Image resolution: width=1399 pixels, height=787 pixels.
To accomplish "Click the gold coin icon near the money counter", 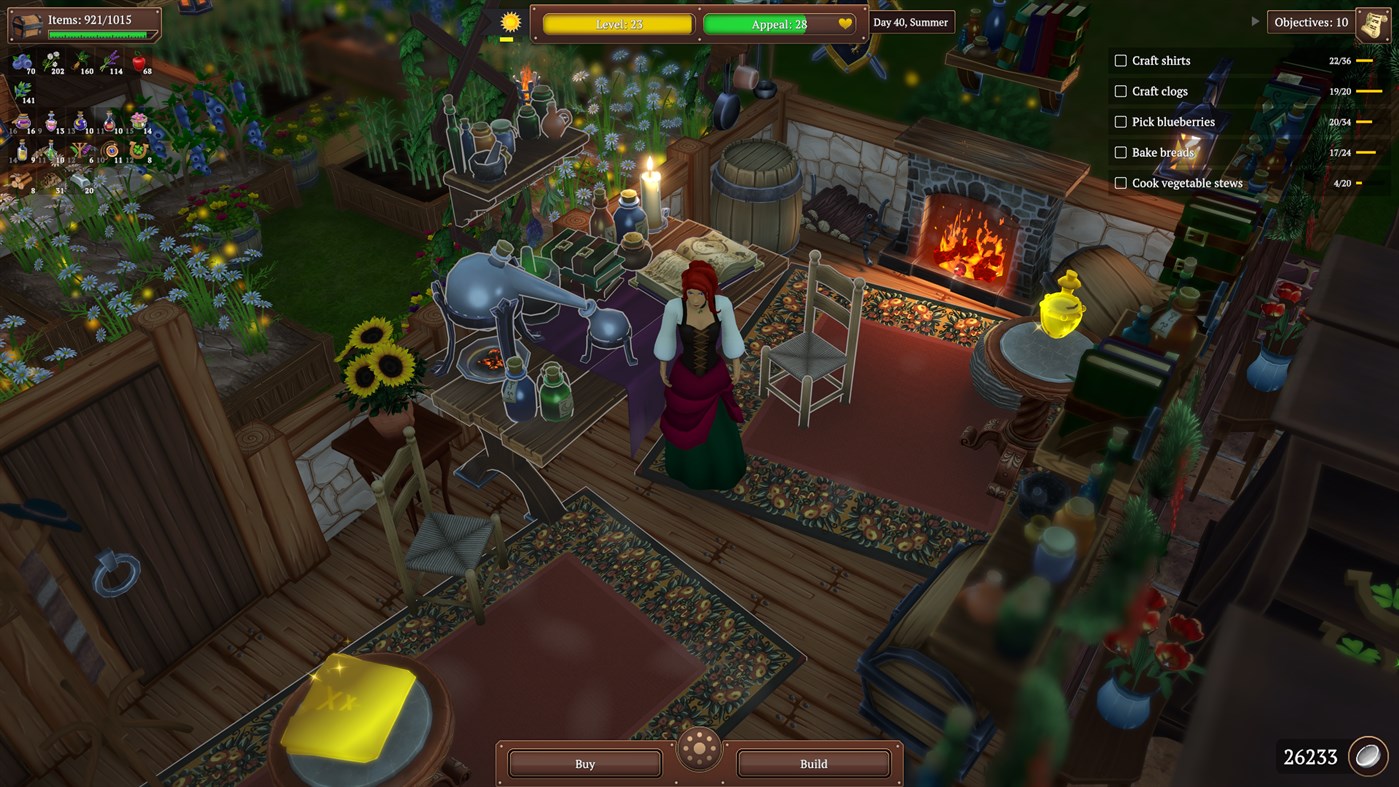I will coord(1368,756).
